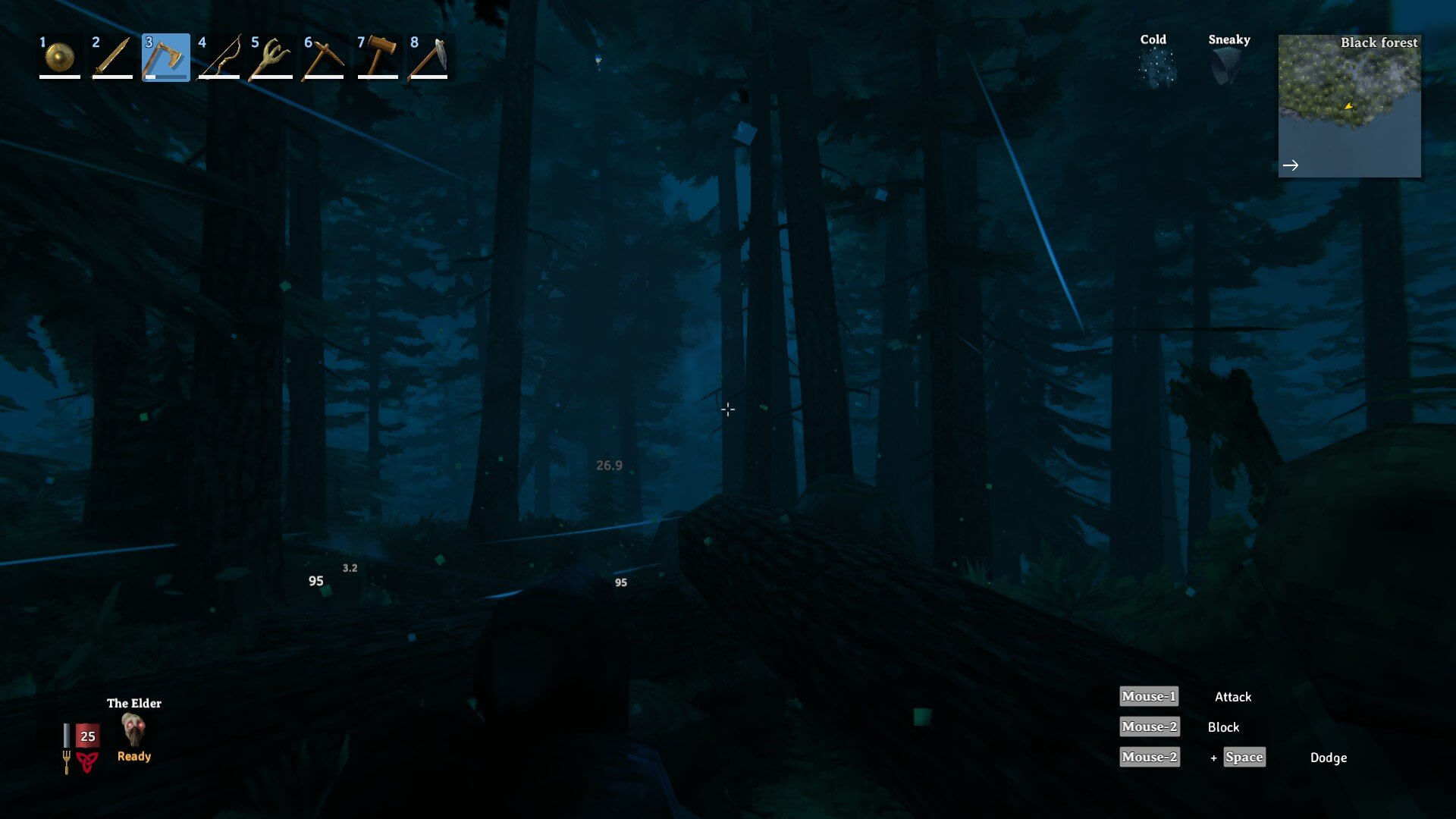Equip the wooden hammer from the hotbar
Image resolution: width=1456 pixels, height=819 pixels.
click(x=378, y=57)
